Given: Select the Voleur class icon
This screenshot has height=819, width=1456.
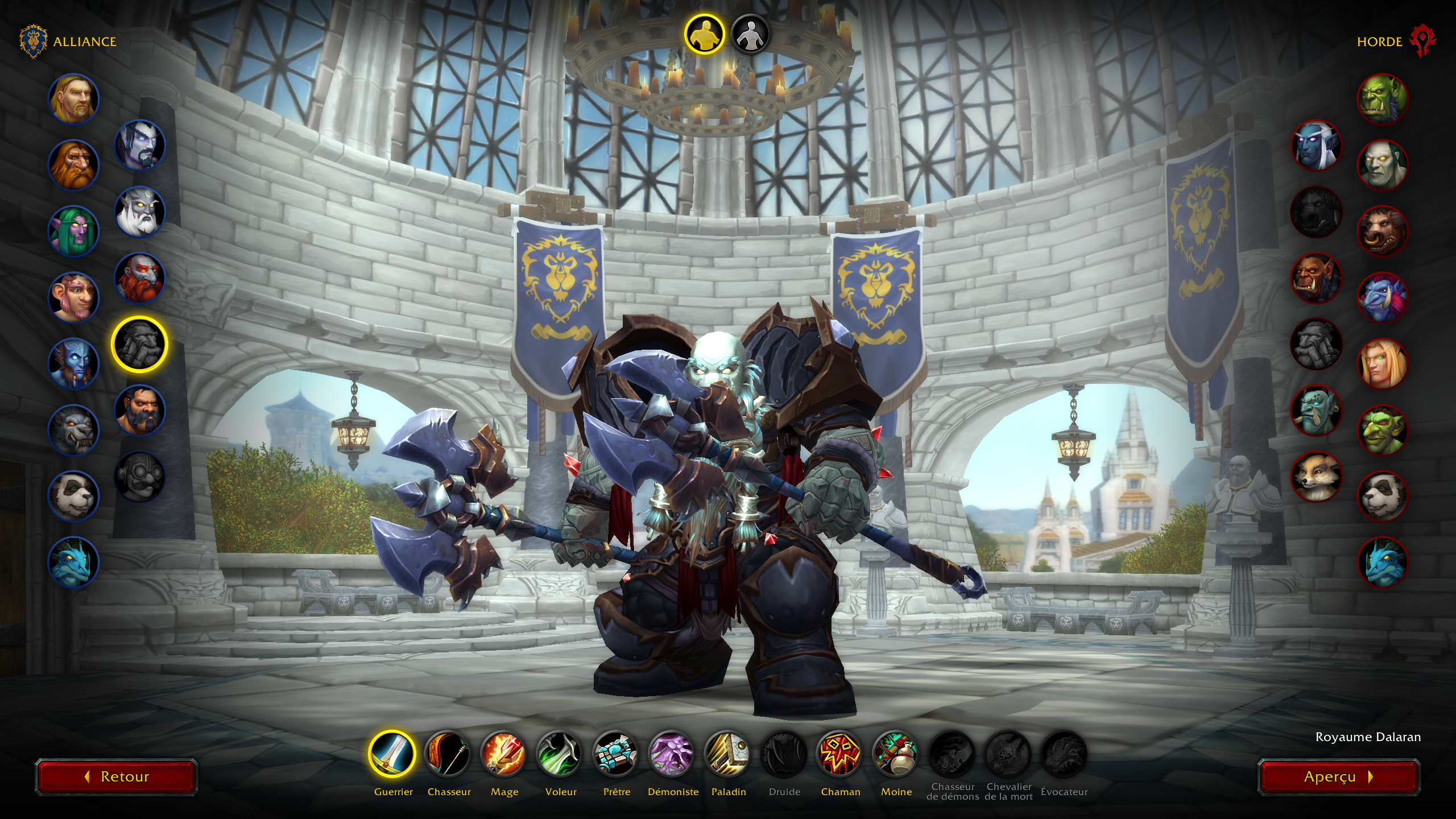Looking at the screenshot, I should pos(560,754).
